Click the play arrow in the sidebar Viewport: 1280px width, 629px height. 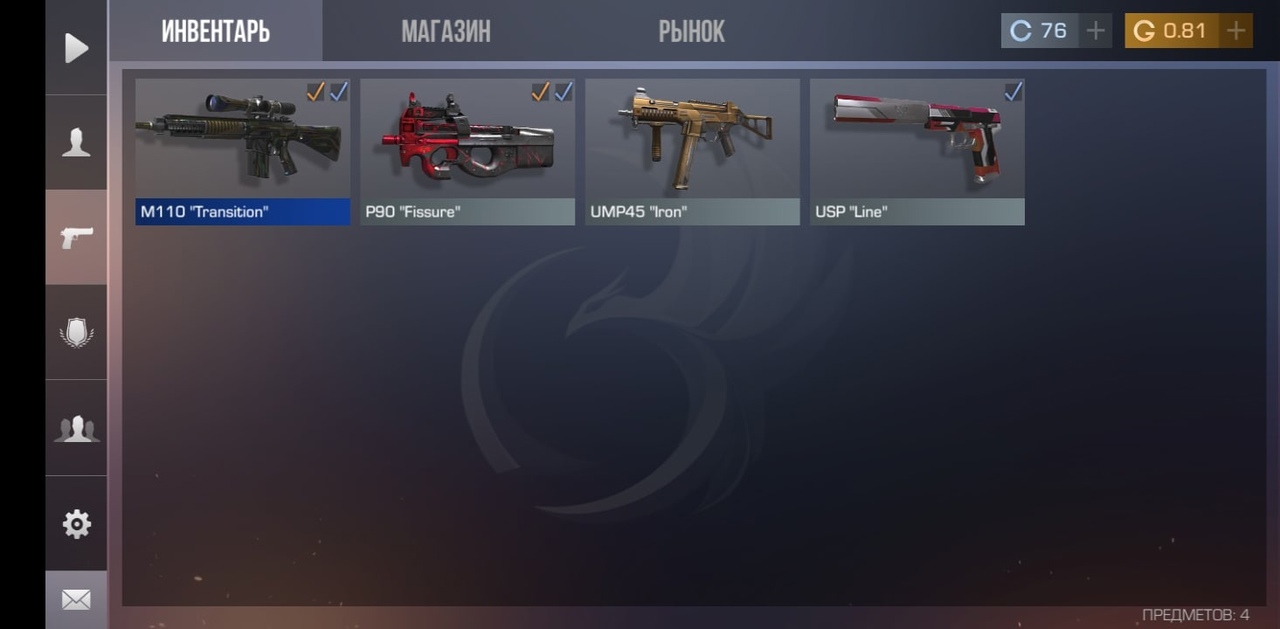76,48
